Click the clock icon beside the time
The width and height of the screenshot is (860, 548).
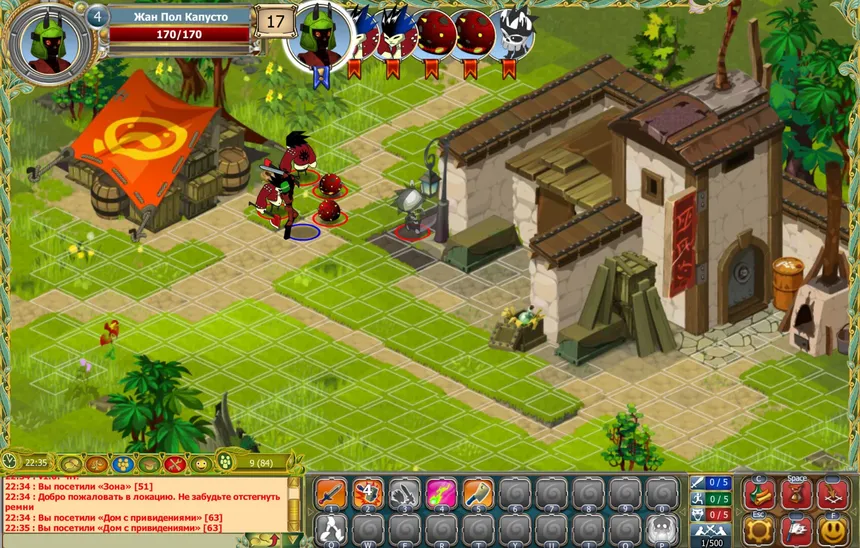click(x=10, y=463)
